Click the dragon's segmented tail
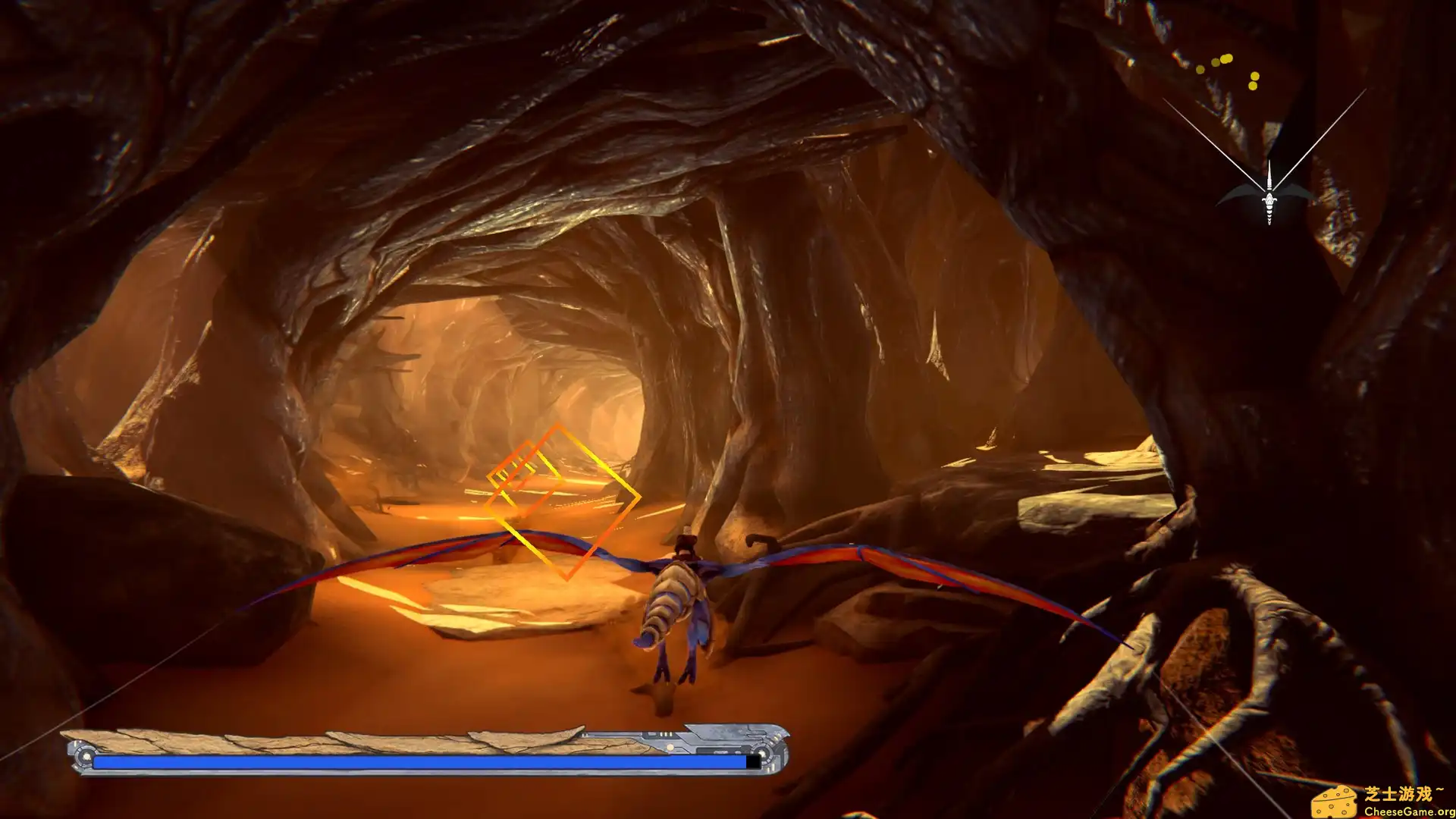Screen dimensions: 1456x819 [x=666, y=603]
